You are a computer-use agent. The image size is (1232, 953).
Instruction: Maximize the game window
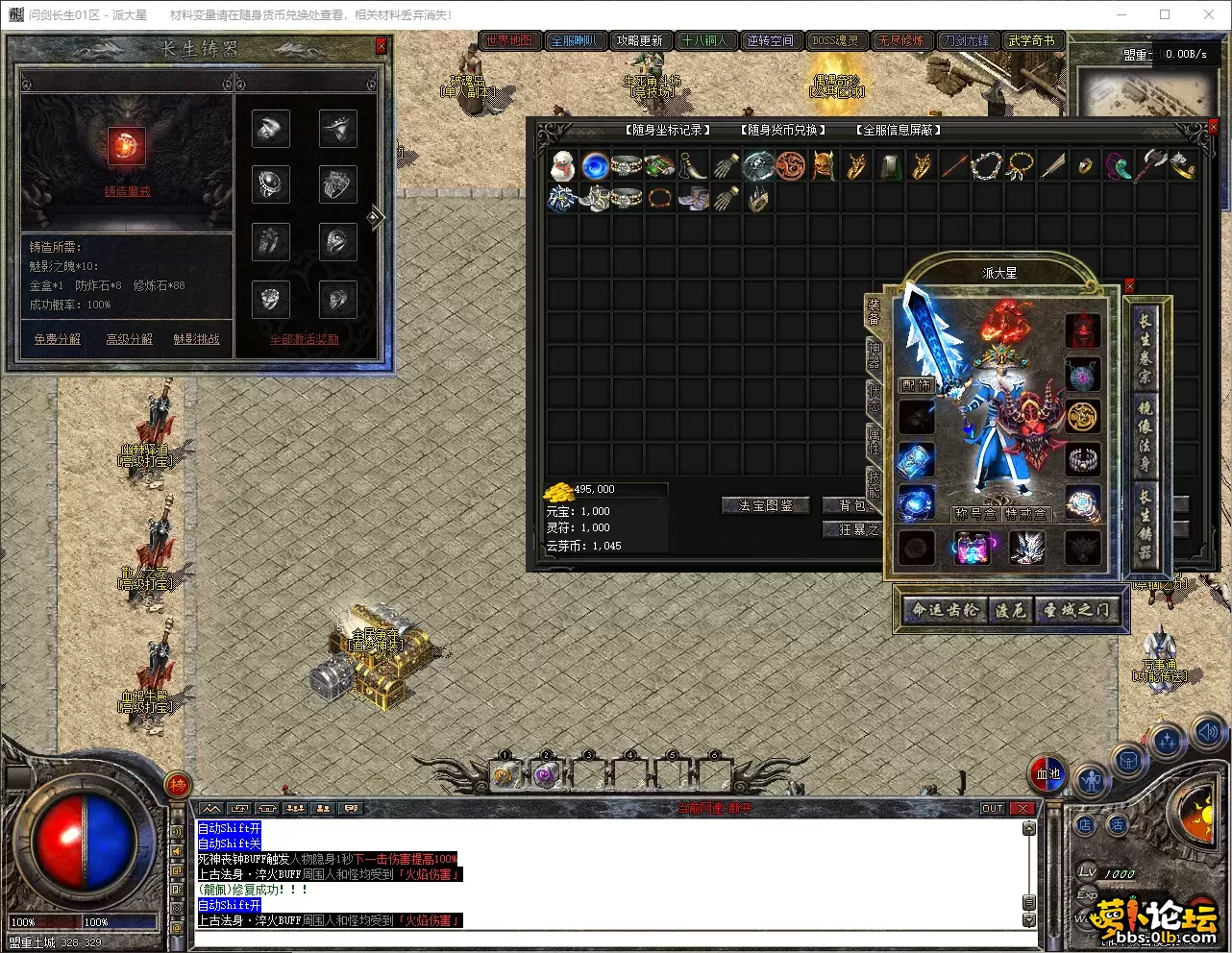pos(1165,14)
